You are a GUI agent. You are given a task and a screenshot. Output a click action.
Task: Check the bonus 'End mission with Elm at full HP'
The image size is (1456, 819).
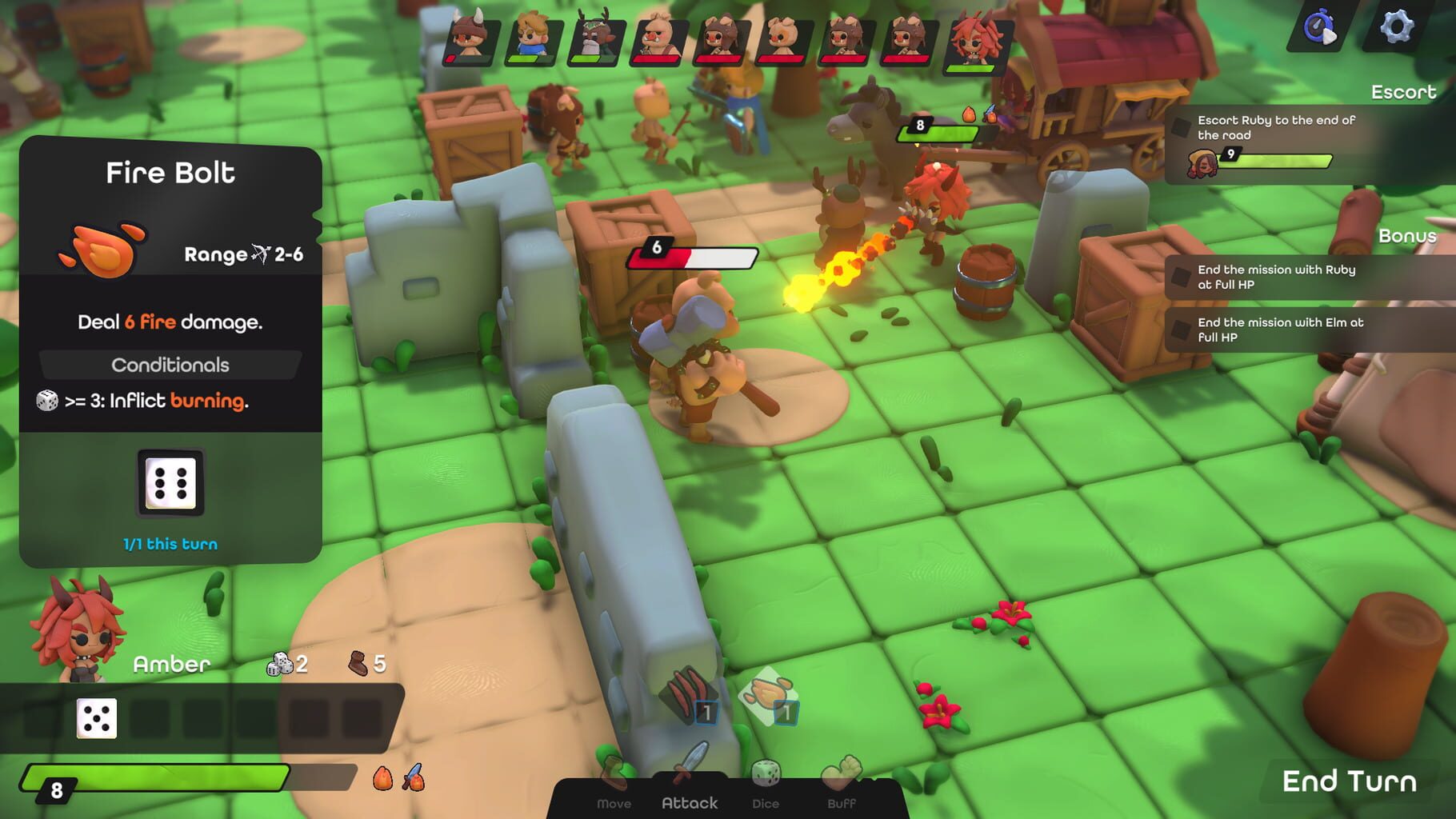point(1182,330)
